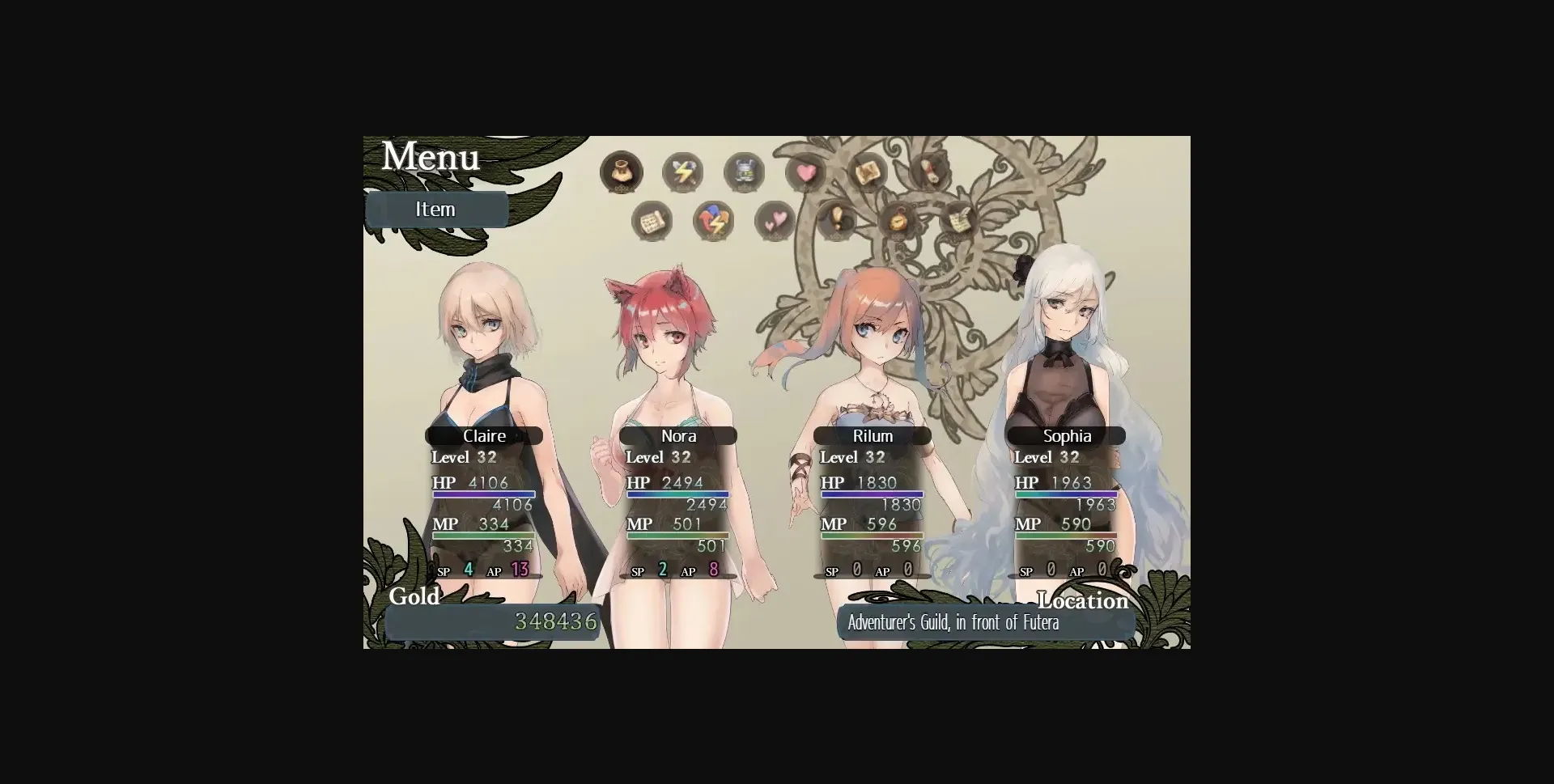Click Claire's HP bar
This screenshot has width=1554, height=784.
(x=486, y=494)
